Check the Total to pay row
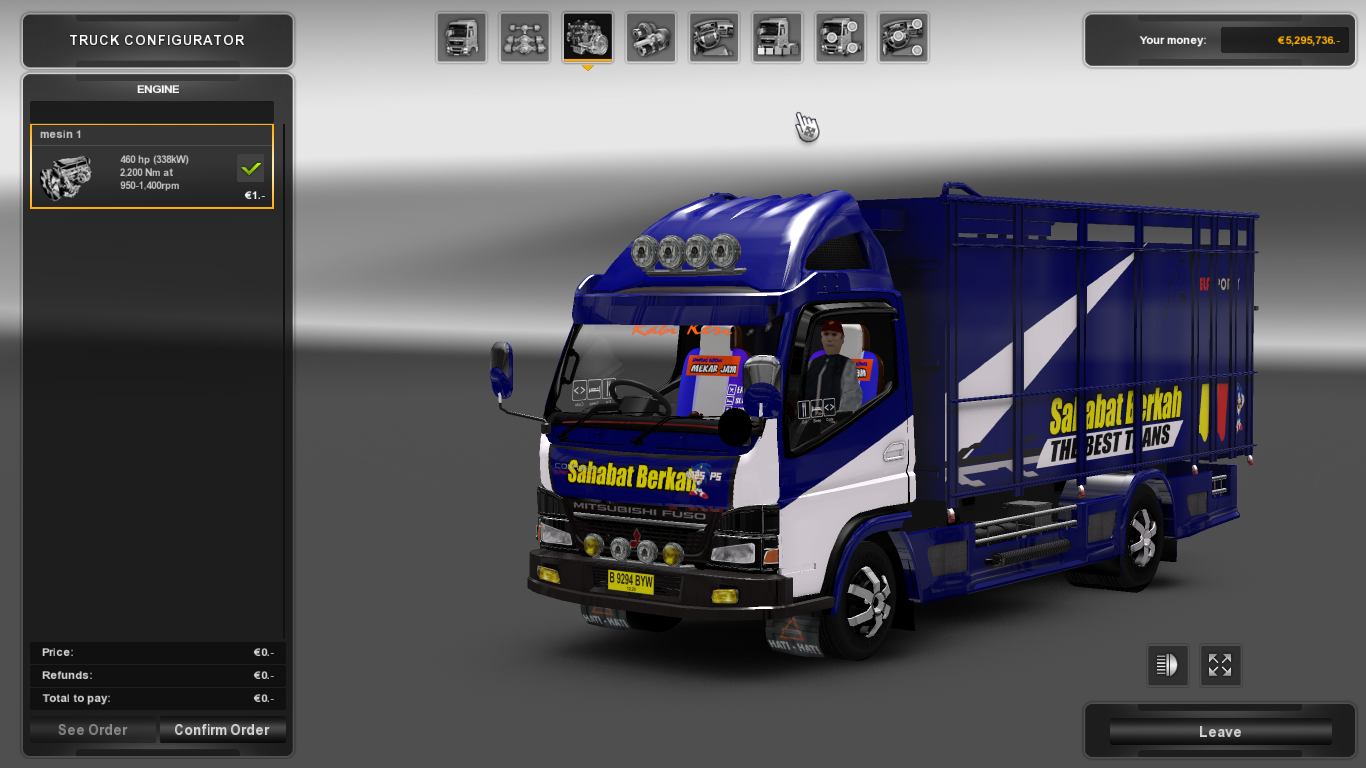 coord(157,698)
